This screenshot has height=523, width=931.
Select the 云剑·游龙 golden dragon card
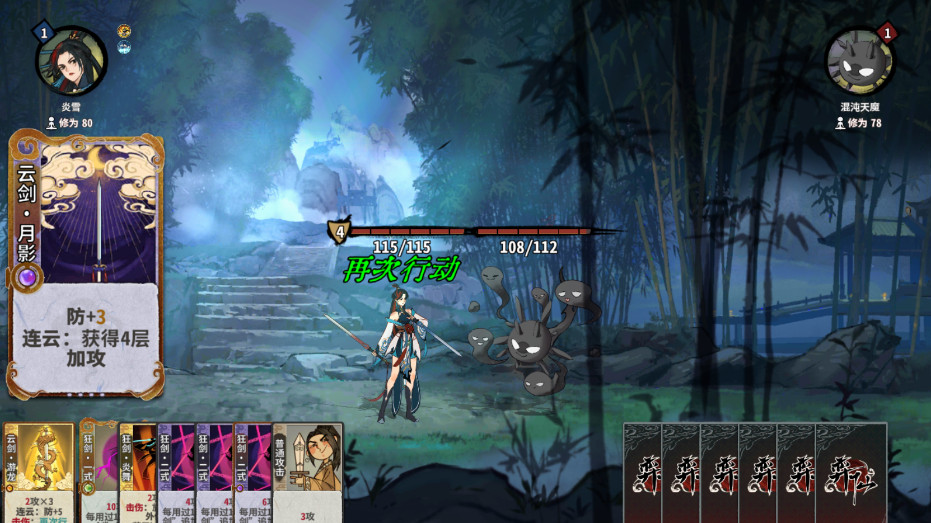(39, 472)
